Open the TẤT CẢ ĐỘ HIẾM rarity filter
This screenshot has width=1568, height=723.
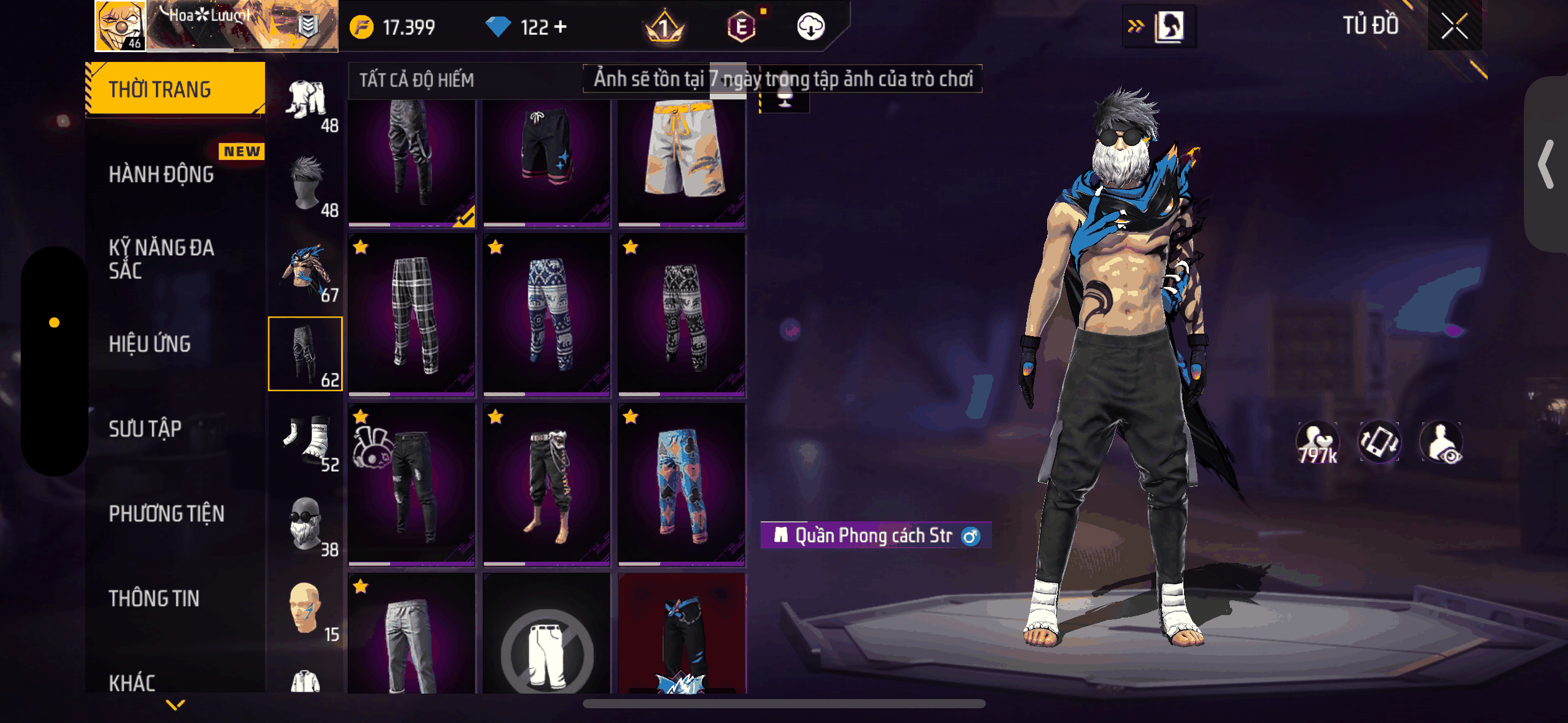[x=417, y=80]
